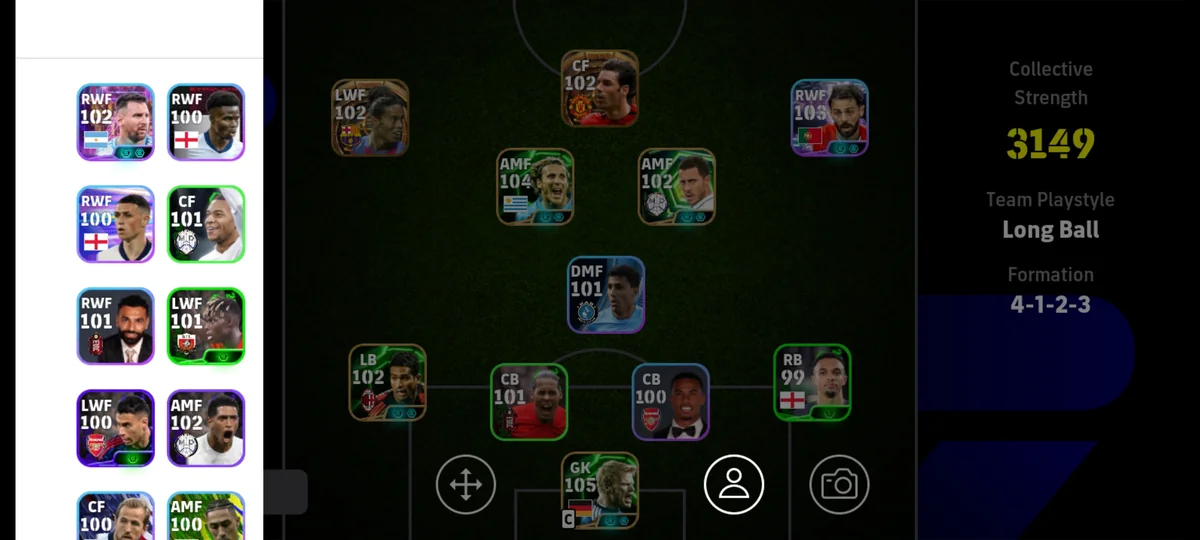The width and height of the screenshot is (1200, 540).
Task: Pick the CB 101 defender card
Action: click(x=529, y=401)
